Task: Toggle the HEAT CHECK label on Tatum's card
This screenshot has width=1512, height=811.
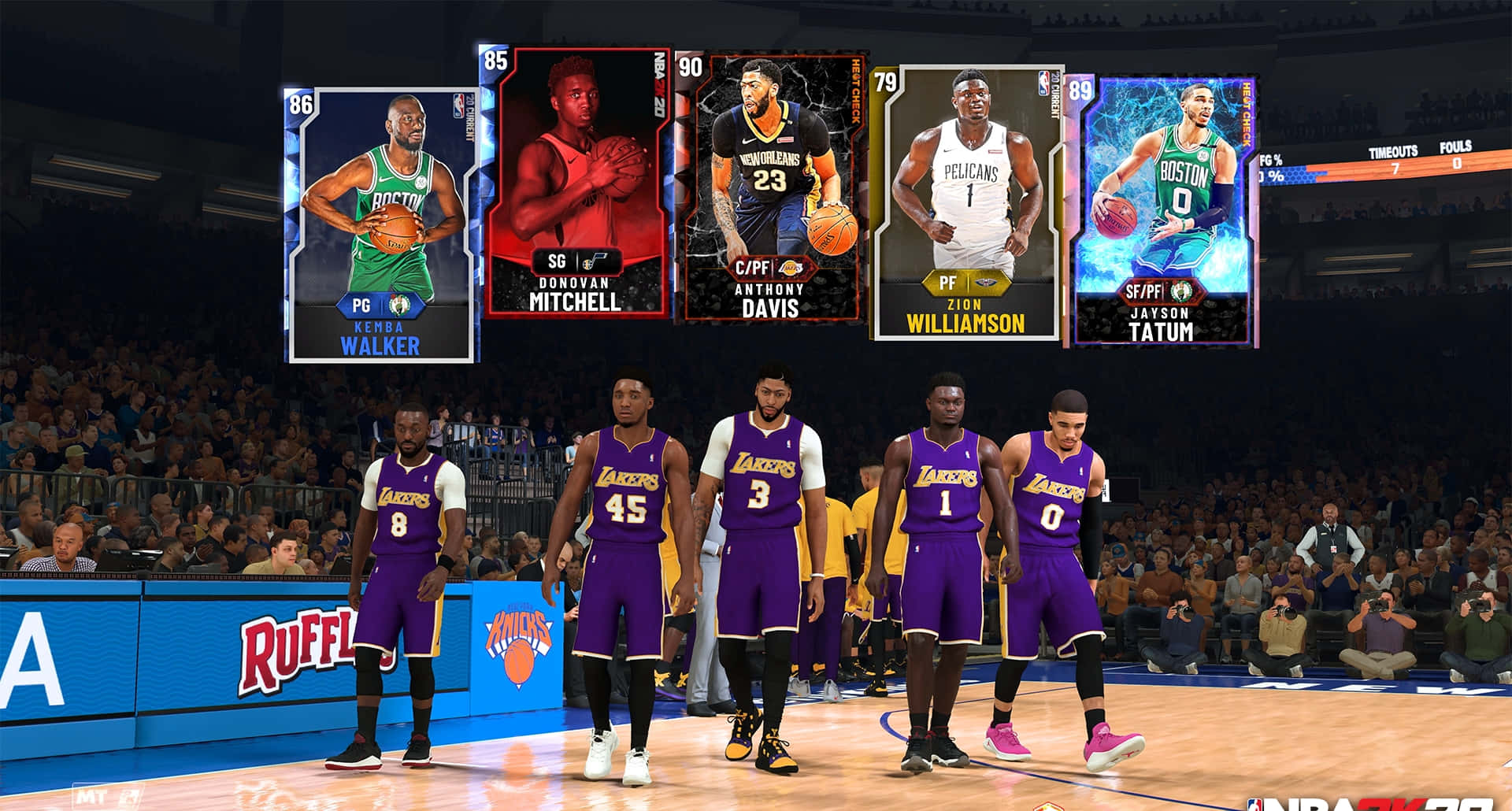Action: pyautogui.click(x=1246, y=113)
